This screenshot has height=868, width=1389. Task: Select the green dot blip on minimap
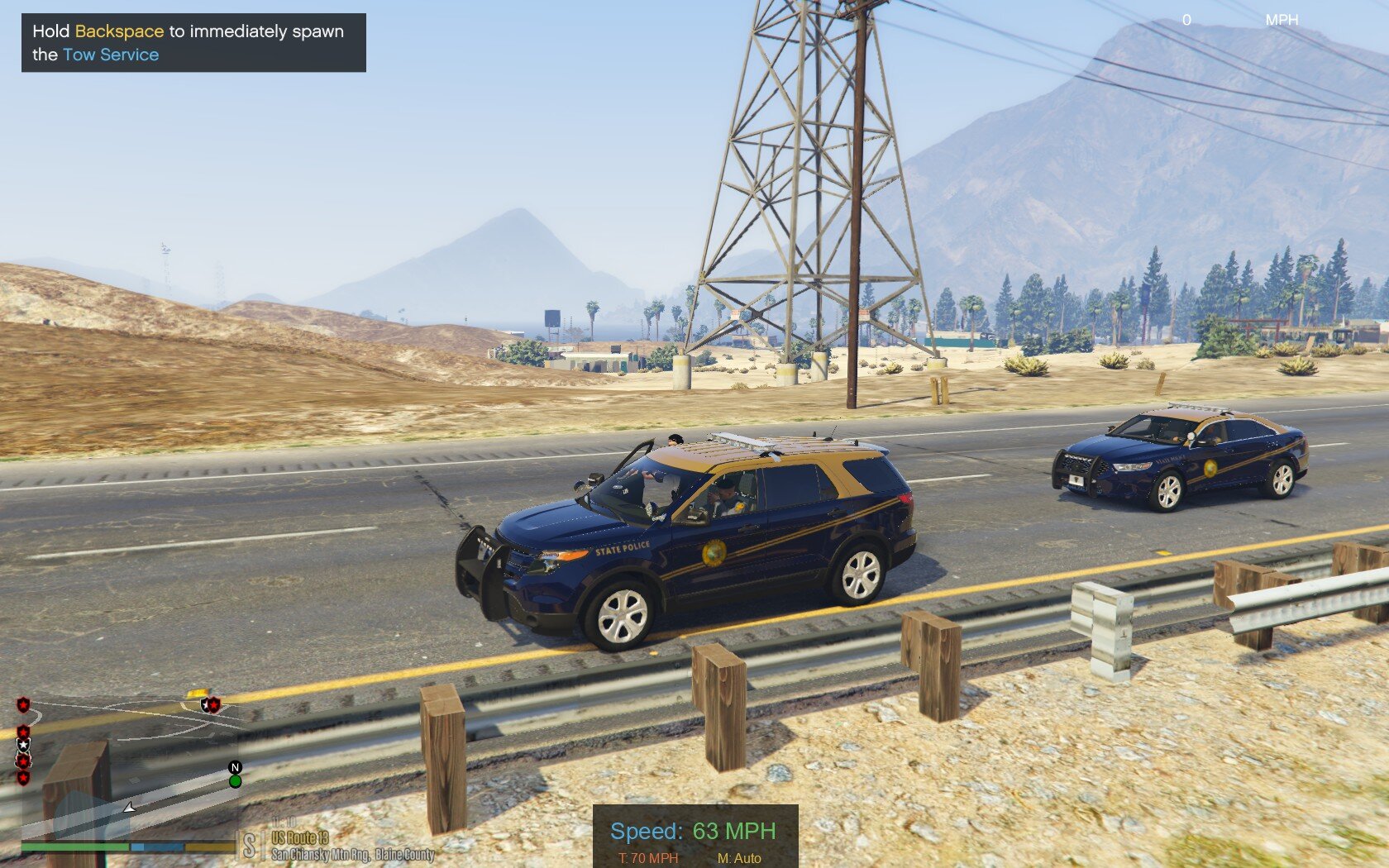pos(236,781)
